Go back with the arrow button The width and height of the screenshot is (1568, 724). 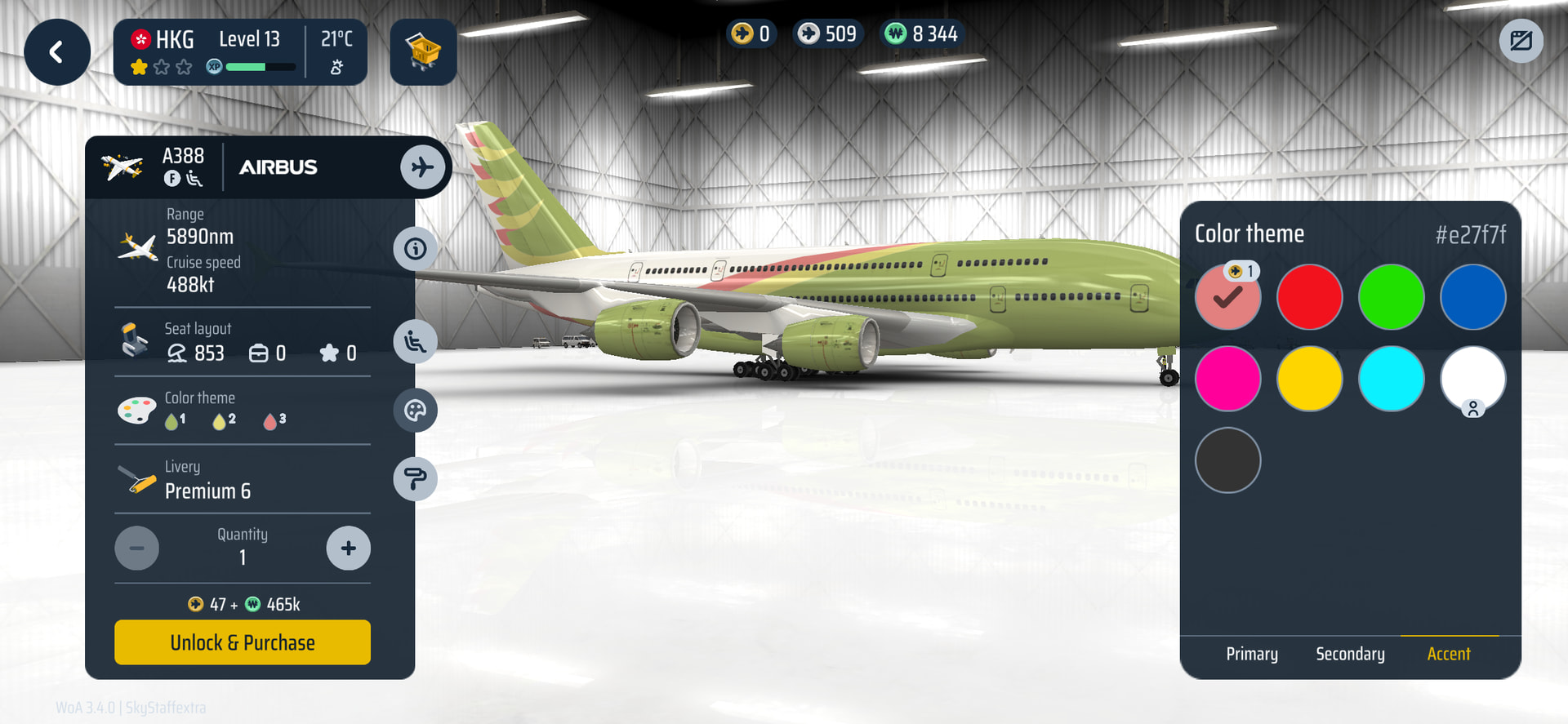56,53
